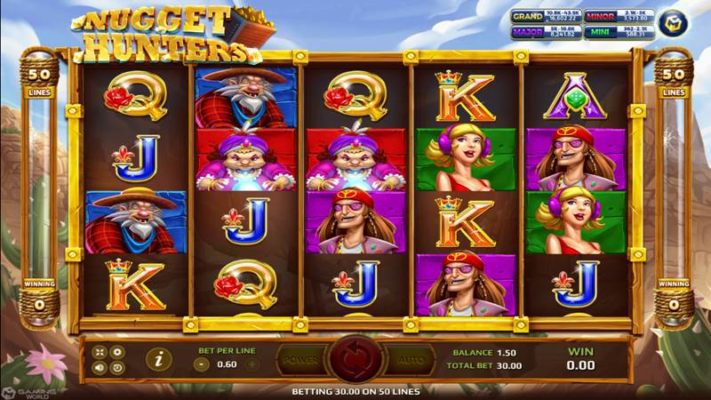
Task: Toggle sound with the speaker icon
Action: [x=100, y=367]
